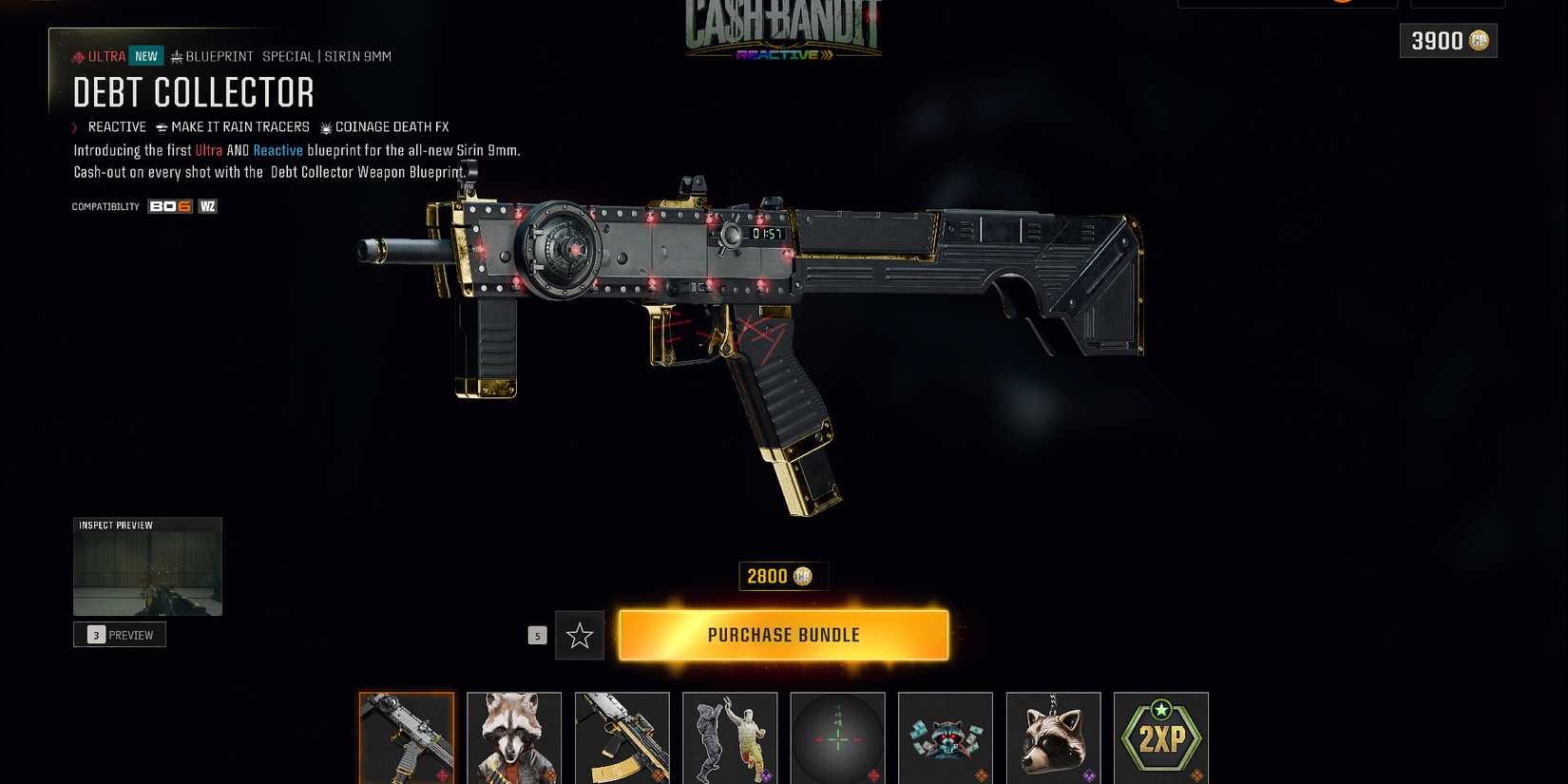Expand the 2800 COD Points price tag
This screenshot has height=784, width=1568.
pyautogui.click(x=782, y=576)
